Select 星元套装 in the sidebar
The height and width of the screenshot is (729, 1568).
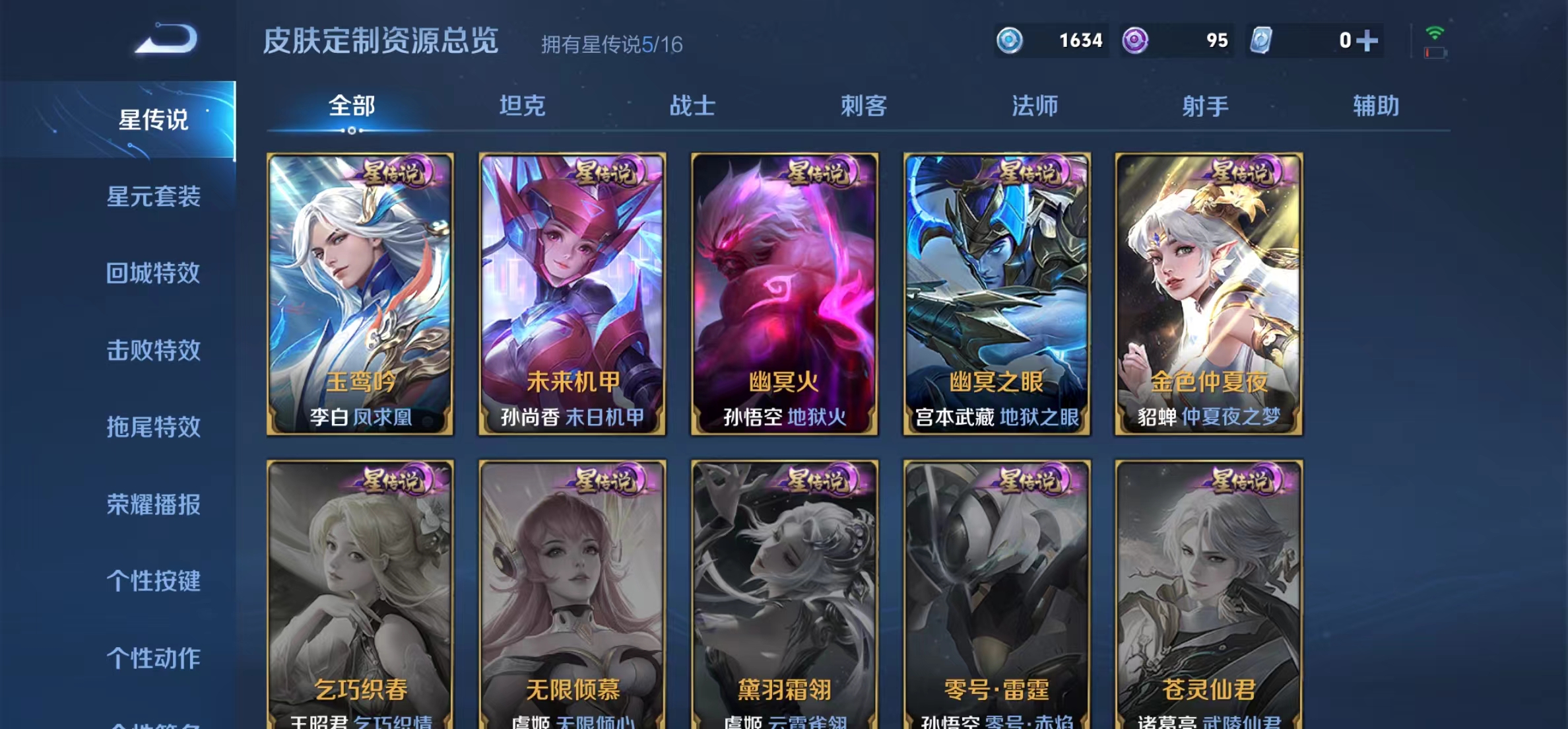tap(155, 197)
